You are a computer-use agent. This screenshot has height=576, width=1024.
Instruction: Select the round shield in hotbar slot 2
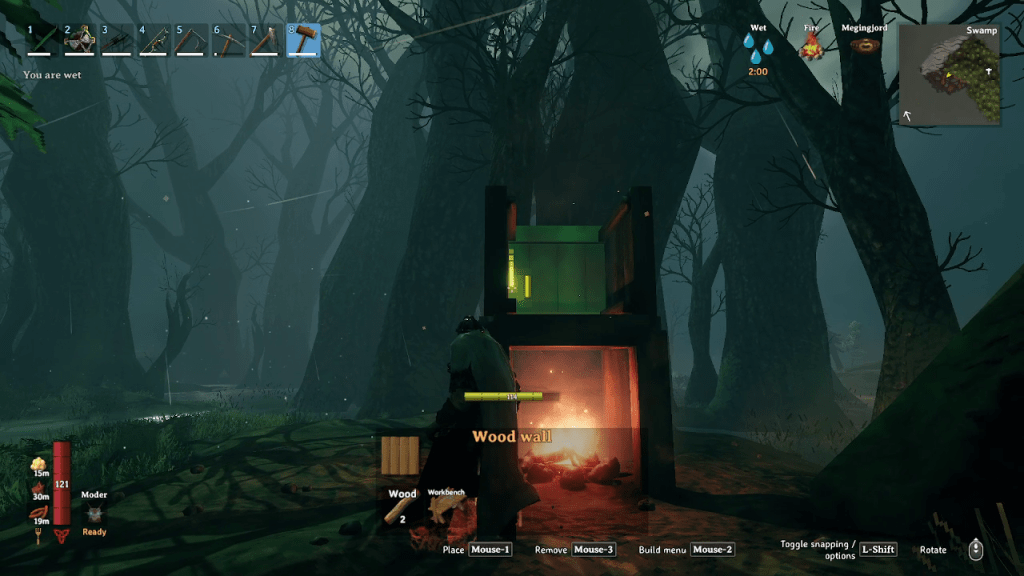point(79,40)
